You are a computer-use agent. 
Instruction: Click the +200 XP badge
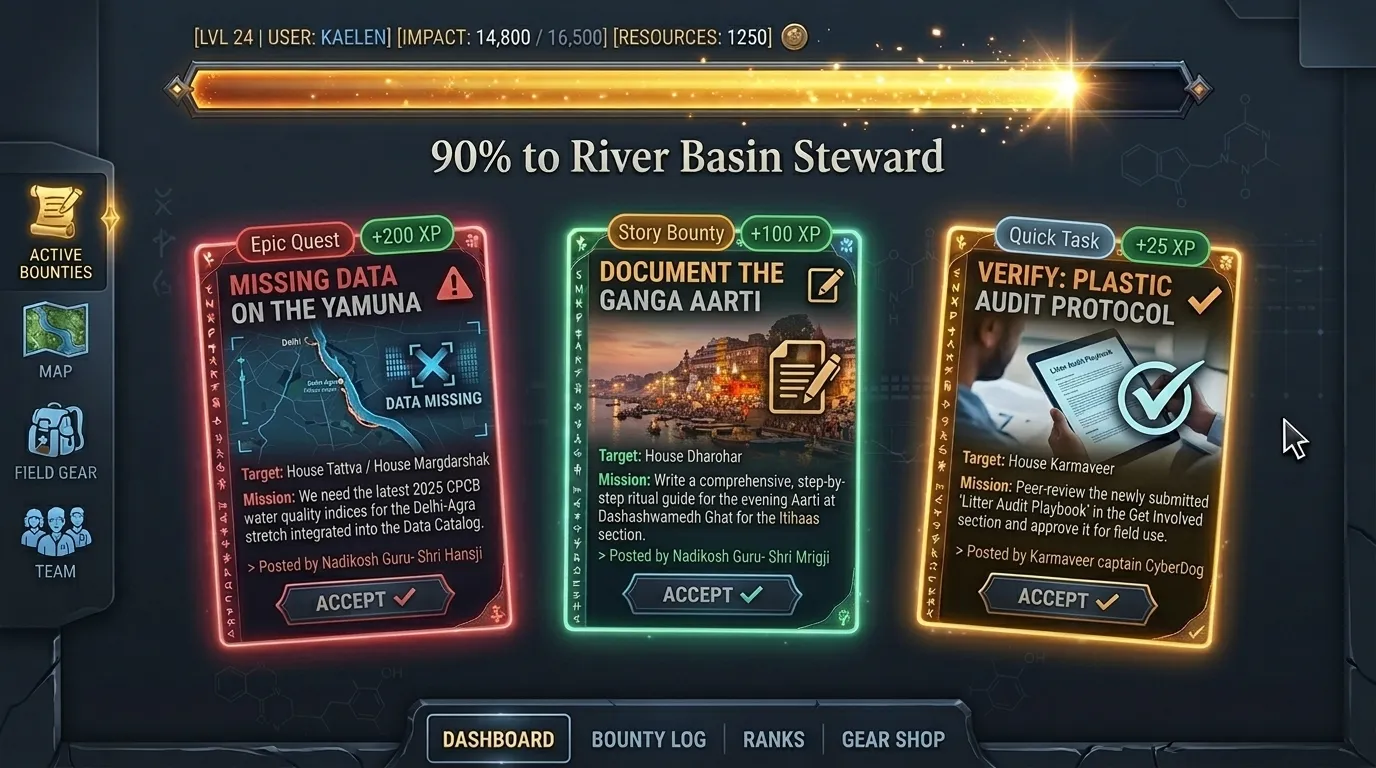(x=406, y=234)
